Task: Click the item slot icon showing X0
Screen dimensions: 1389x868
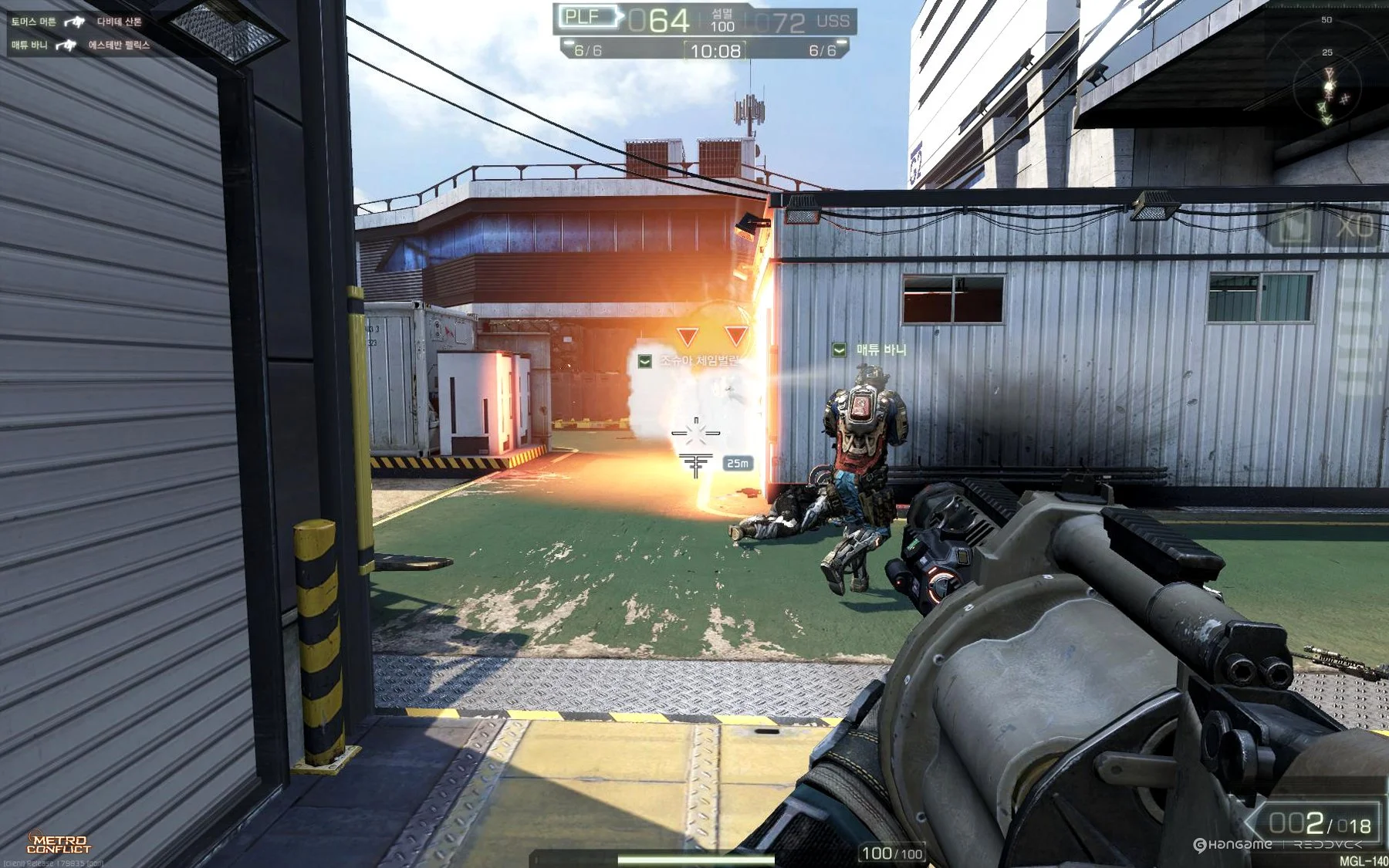Action: point(1323,228)
